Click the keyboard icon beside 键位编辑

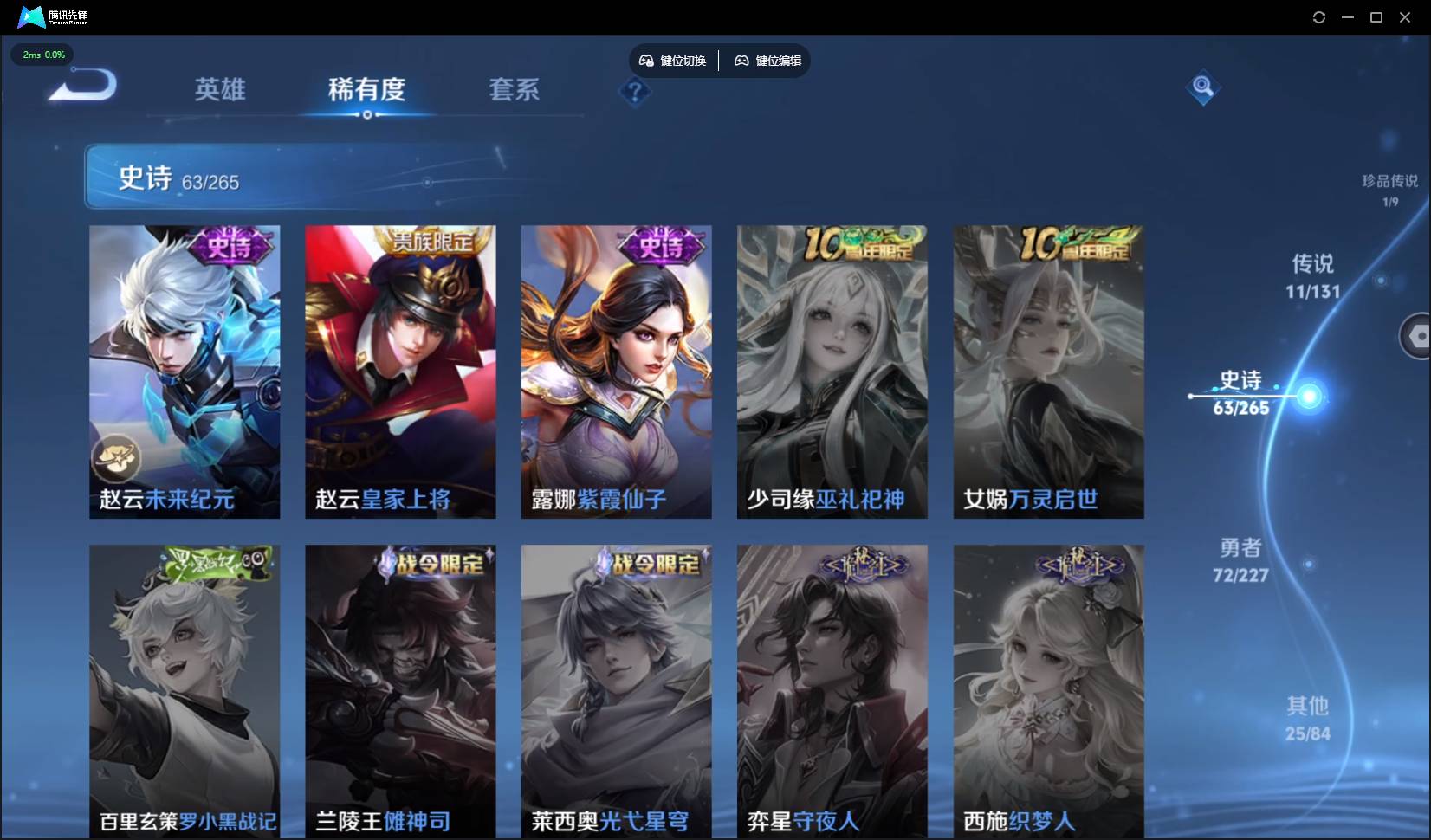(x=741, y=61)
